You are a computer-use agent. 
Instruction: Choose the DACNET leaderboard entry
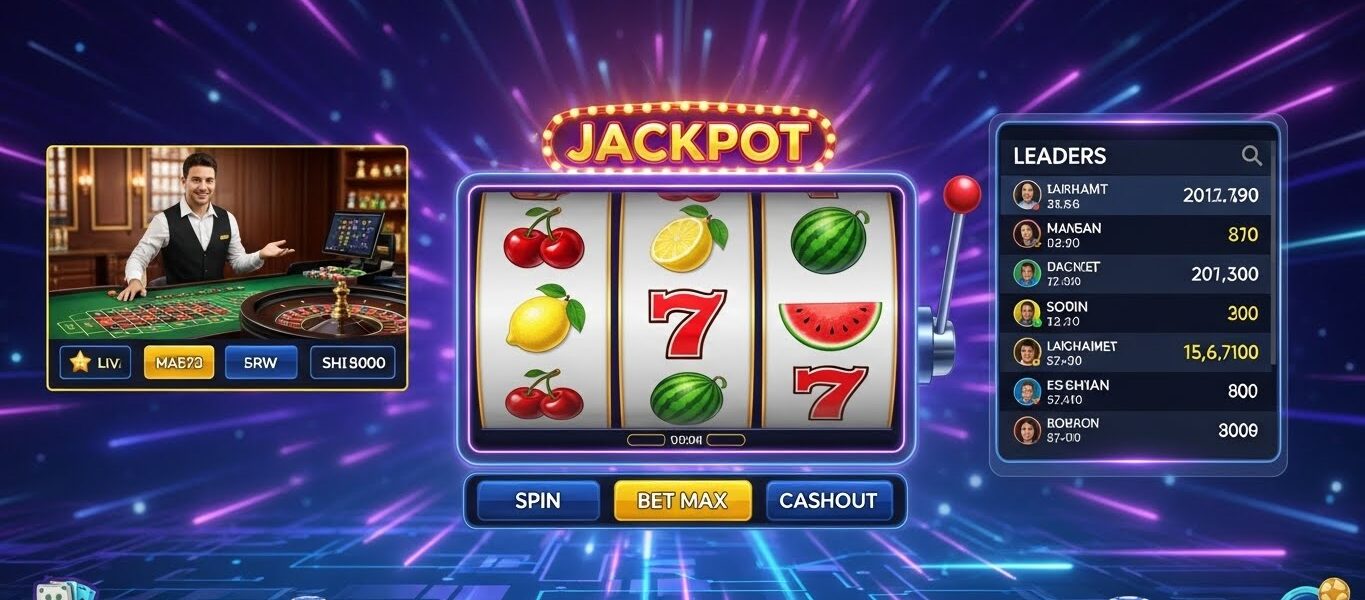click(1136, 273)
